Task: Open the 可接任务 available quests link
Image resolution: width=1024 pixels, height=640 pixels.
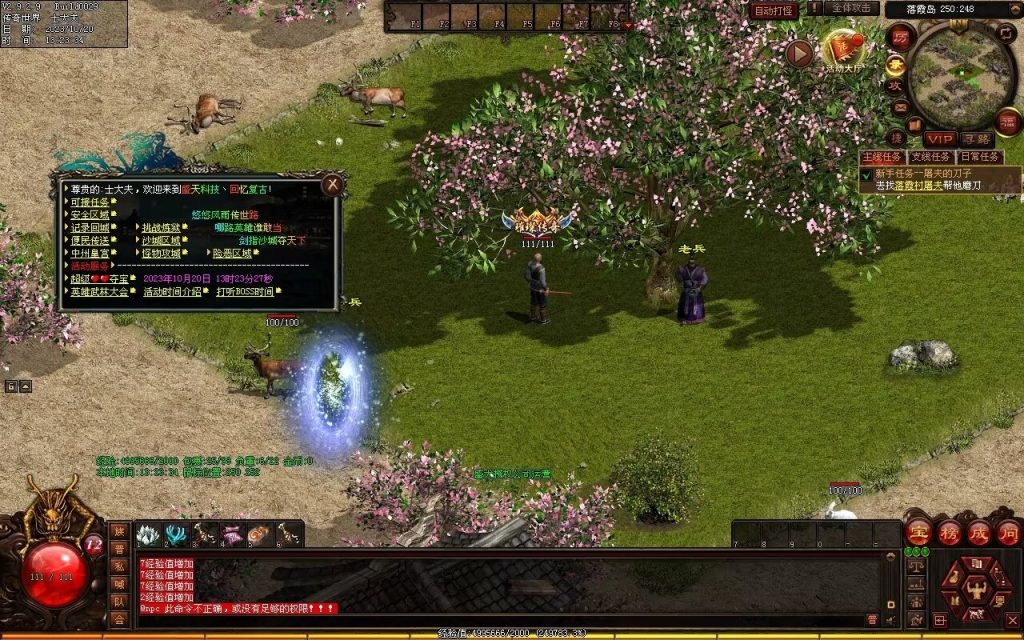Action: point(89,202)
